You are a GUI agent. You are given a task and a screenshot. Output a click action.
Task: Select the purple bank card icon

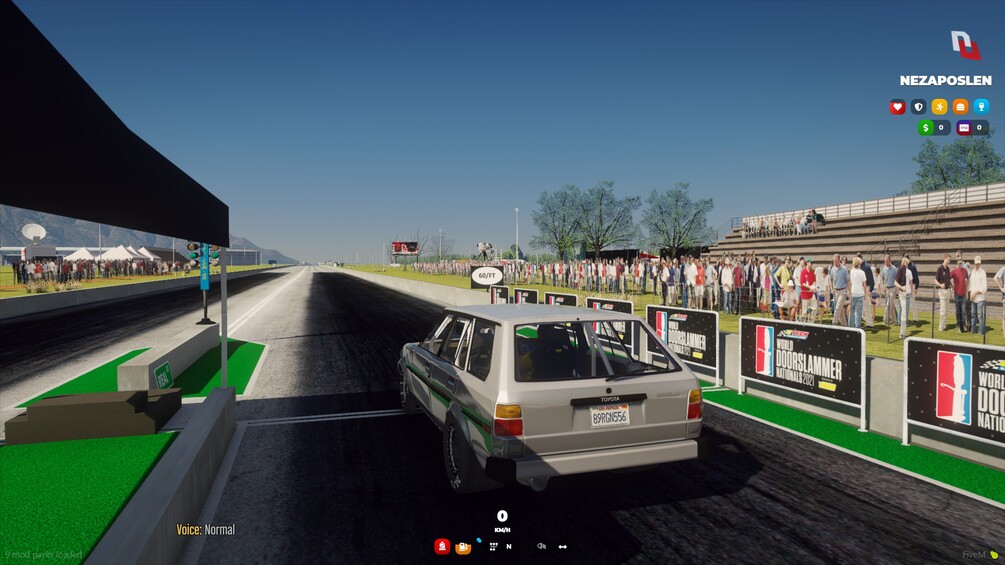click(x=964, y=128)
